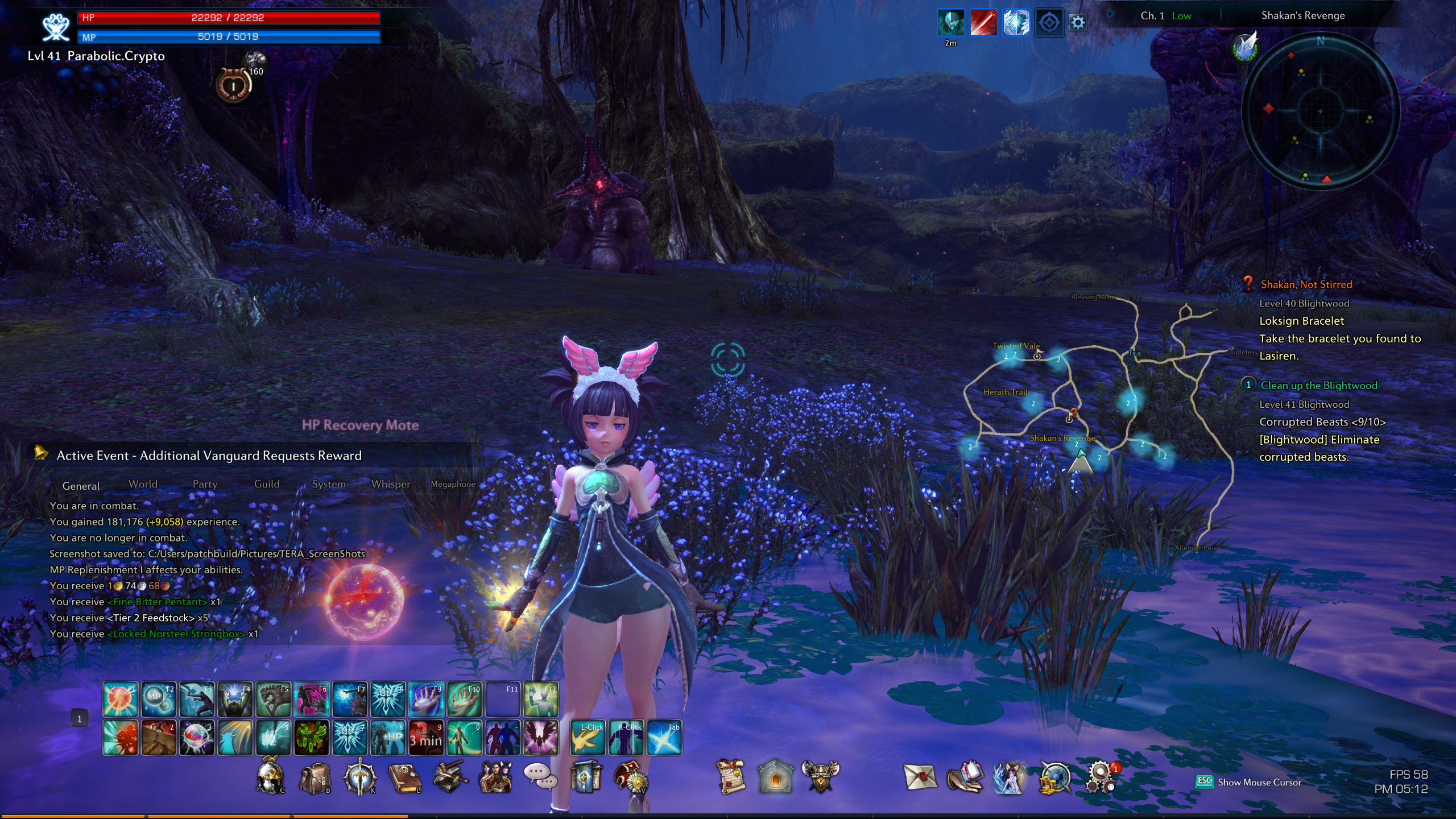Open the inventory bag icon

coord(315,778)
